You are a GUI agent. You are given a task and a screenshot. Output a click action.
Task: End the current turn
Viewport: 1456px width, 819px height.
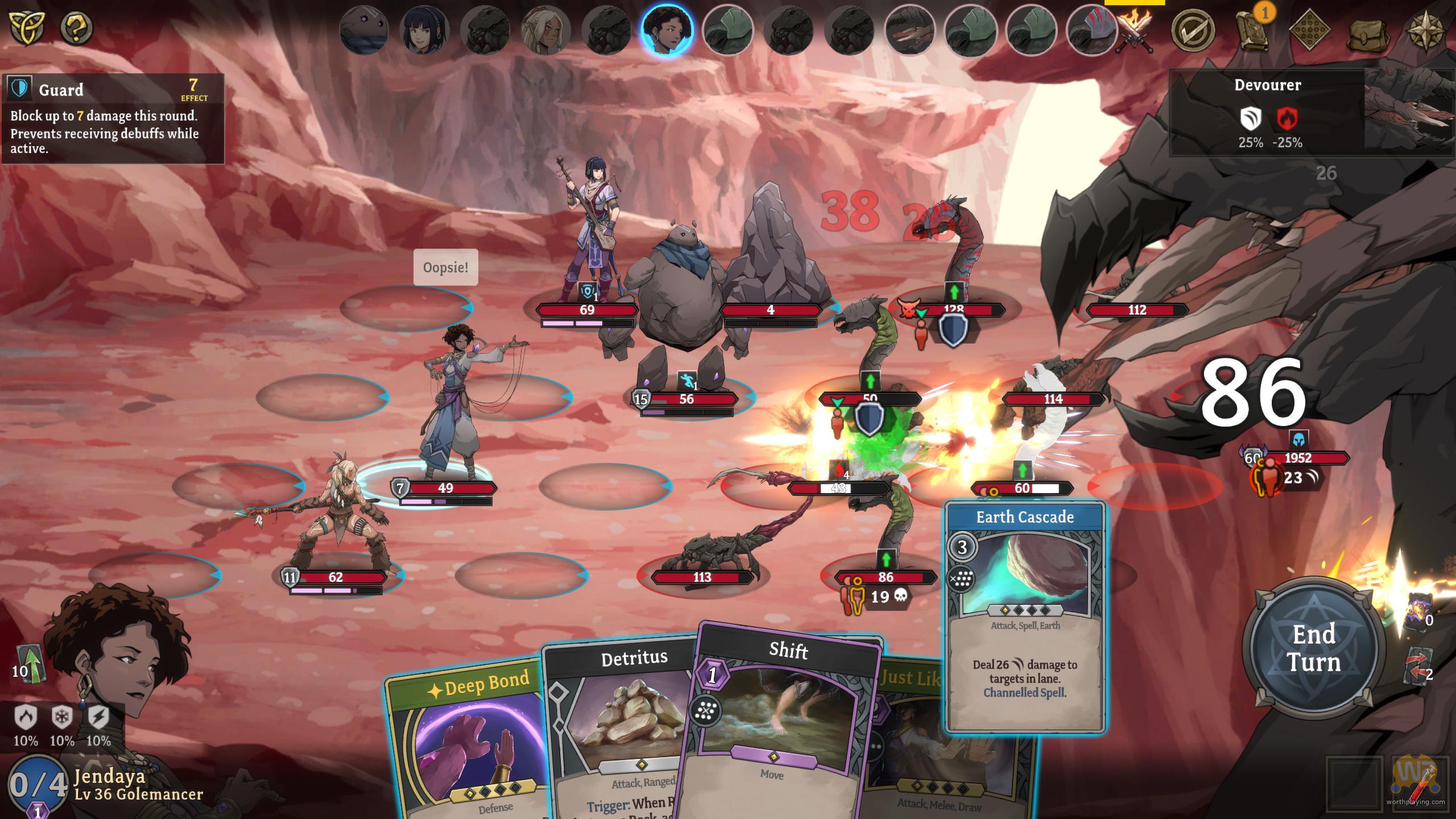(x=1313, y=648)
